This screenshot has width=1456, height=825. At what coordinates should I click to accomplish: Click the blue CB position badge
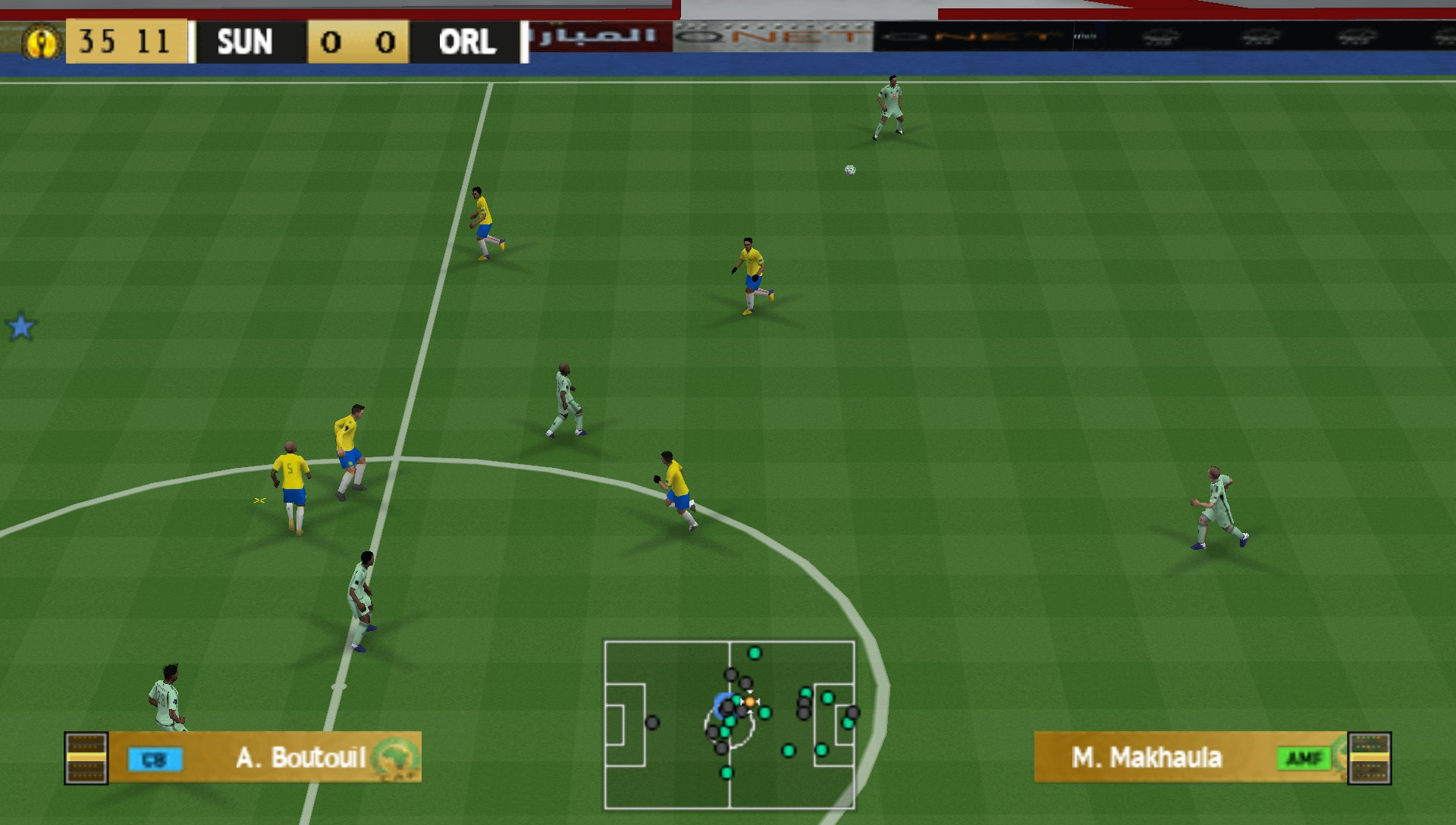tap(155, 759)
